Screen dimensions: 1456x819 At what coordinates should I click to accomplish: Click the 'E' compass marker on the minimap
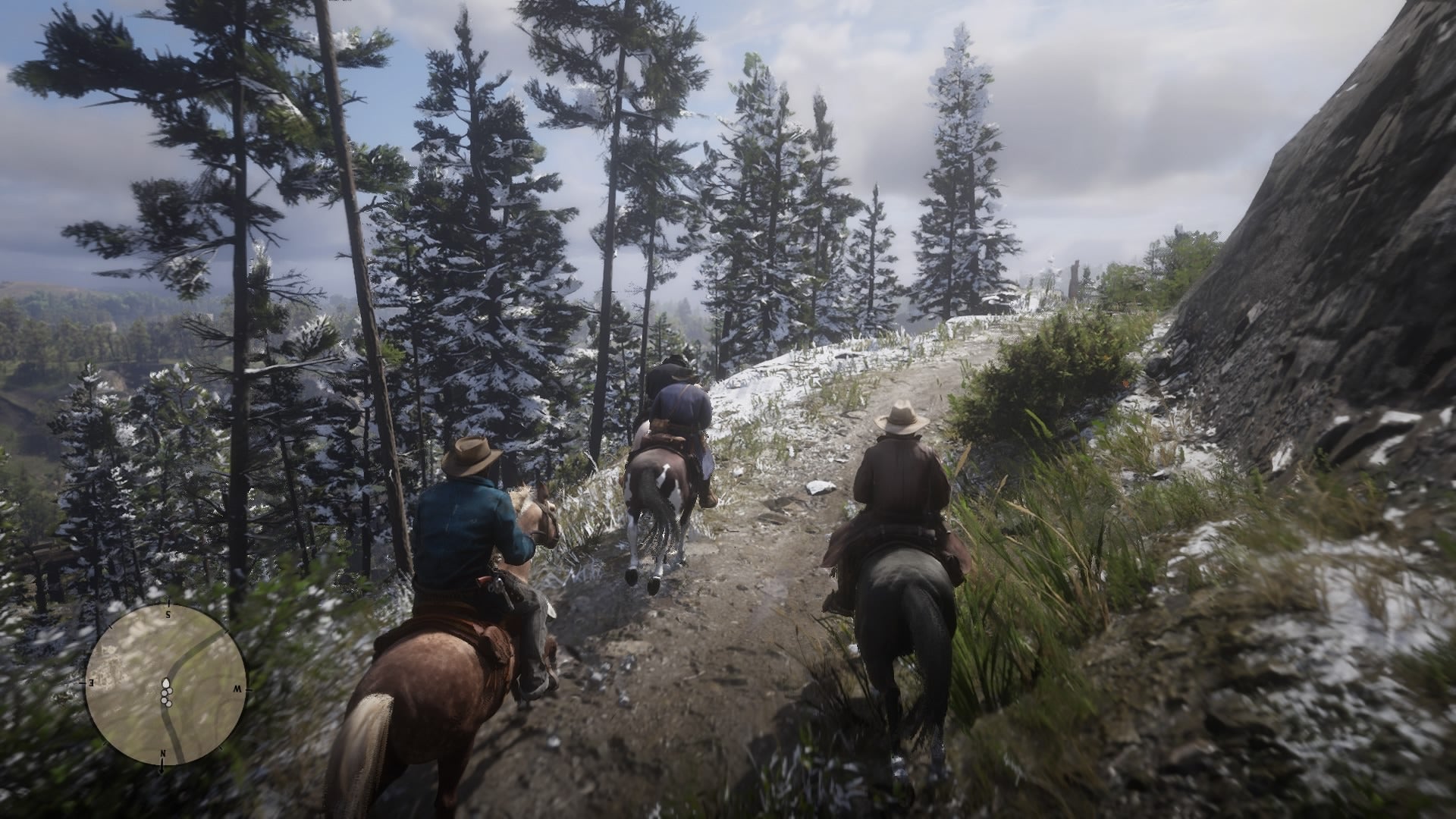90,682
